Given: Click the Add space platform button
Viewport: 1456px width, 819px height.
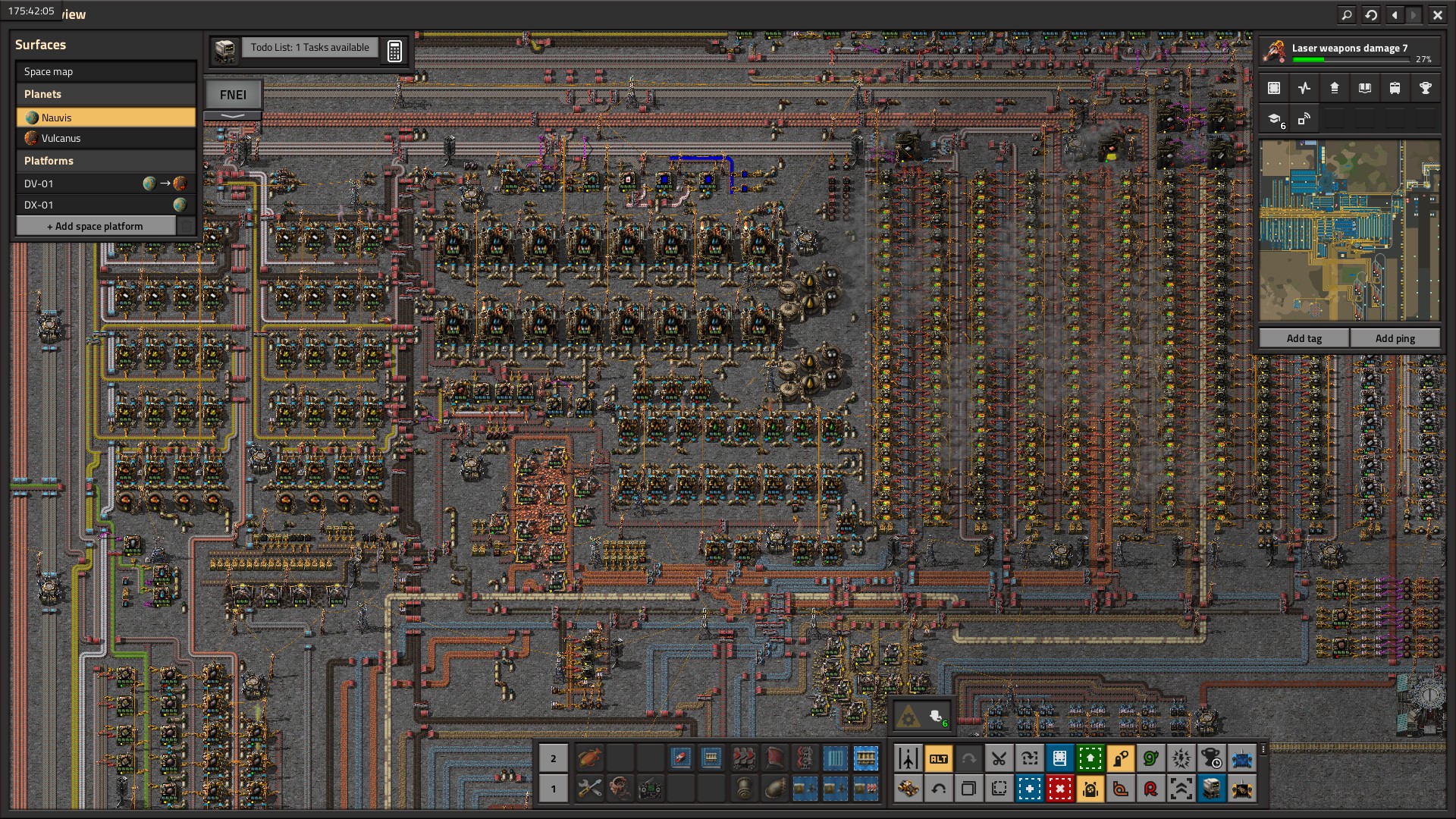Looking at the screenshot, I should [x=95, y=226].
